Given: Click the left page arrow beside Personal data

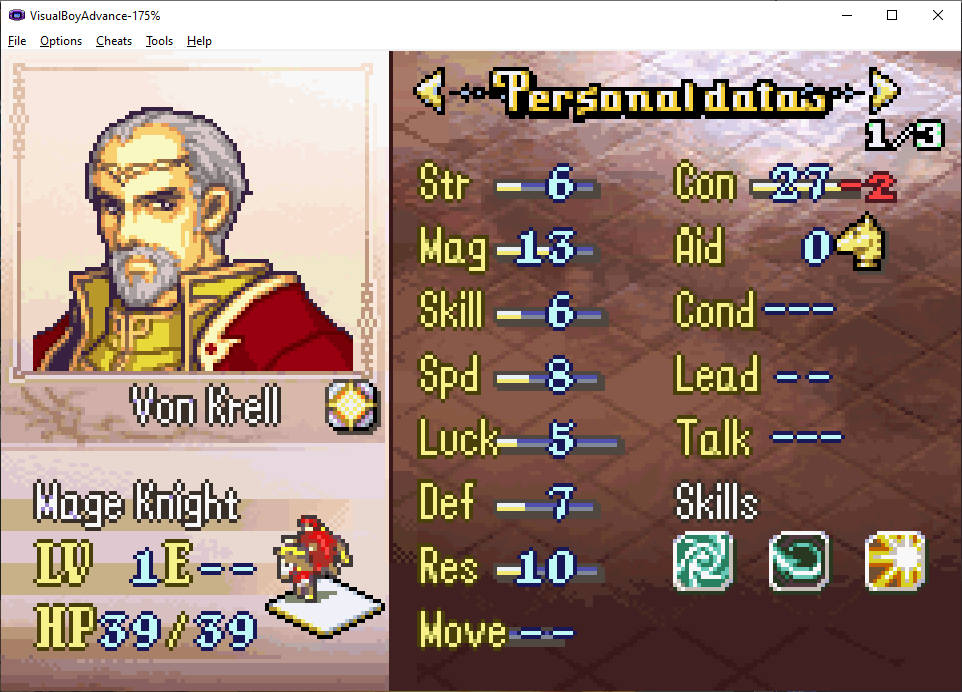Looking at the screenshot, I should (428, 92).
